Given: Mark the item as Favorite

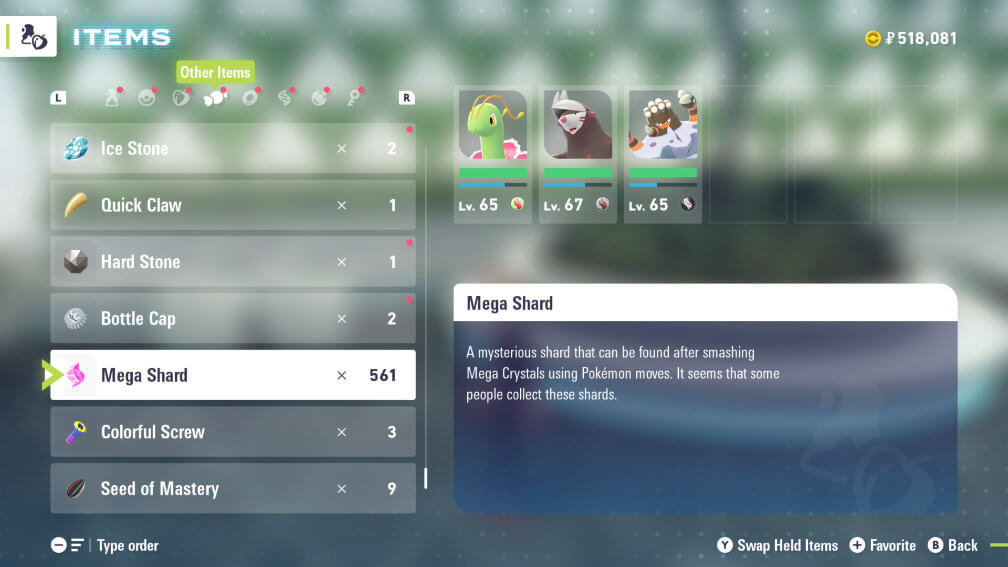Looking at the screenshot, I should coord(883,545).
